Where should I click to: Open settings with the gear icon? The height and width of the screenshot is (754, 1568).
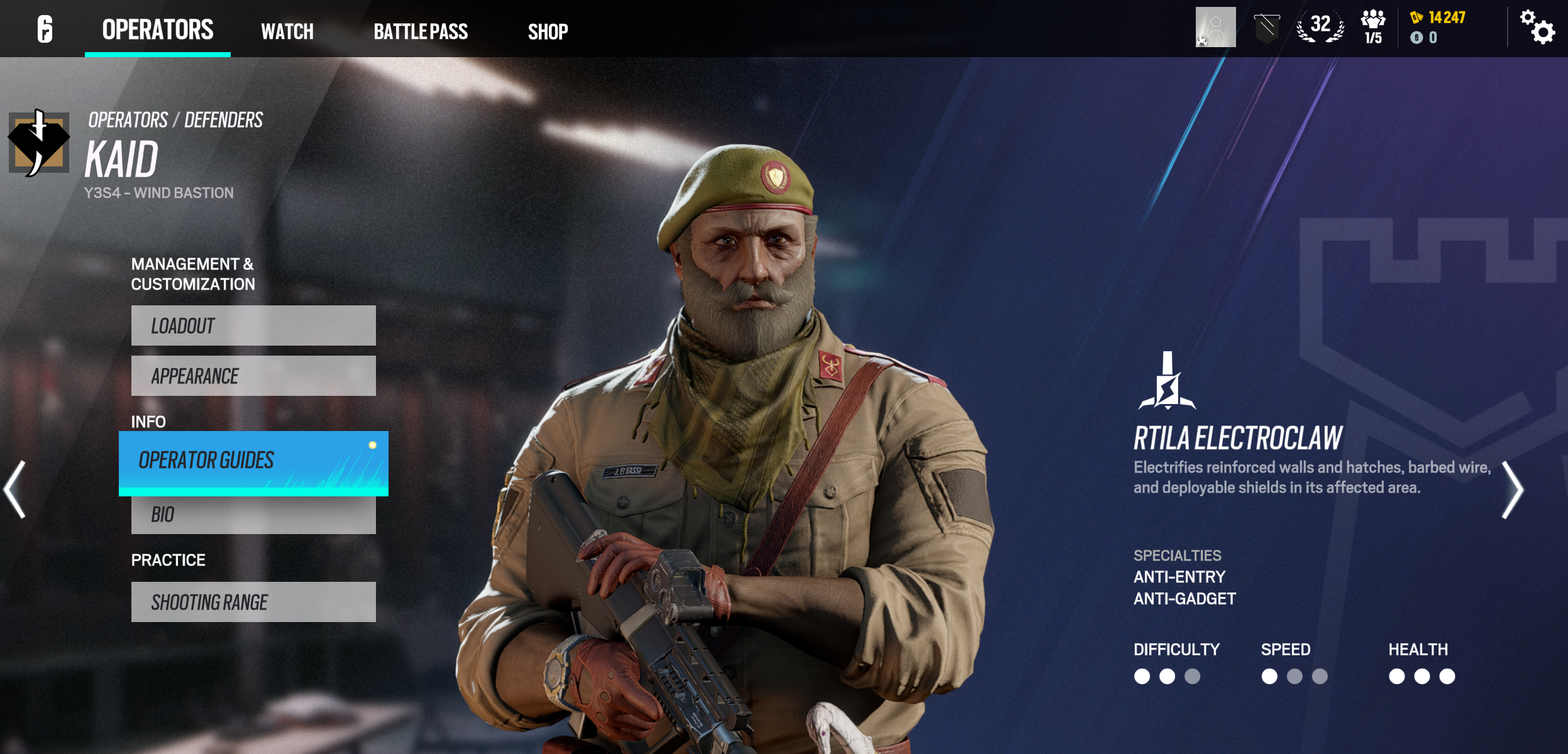click(1538, 27)
